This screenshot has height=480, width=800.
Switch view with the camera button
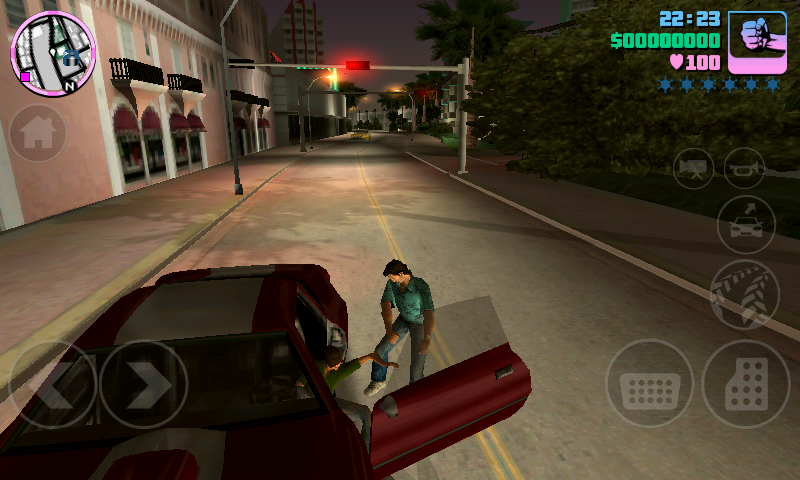click(x=693, y=168)
